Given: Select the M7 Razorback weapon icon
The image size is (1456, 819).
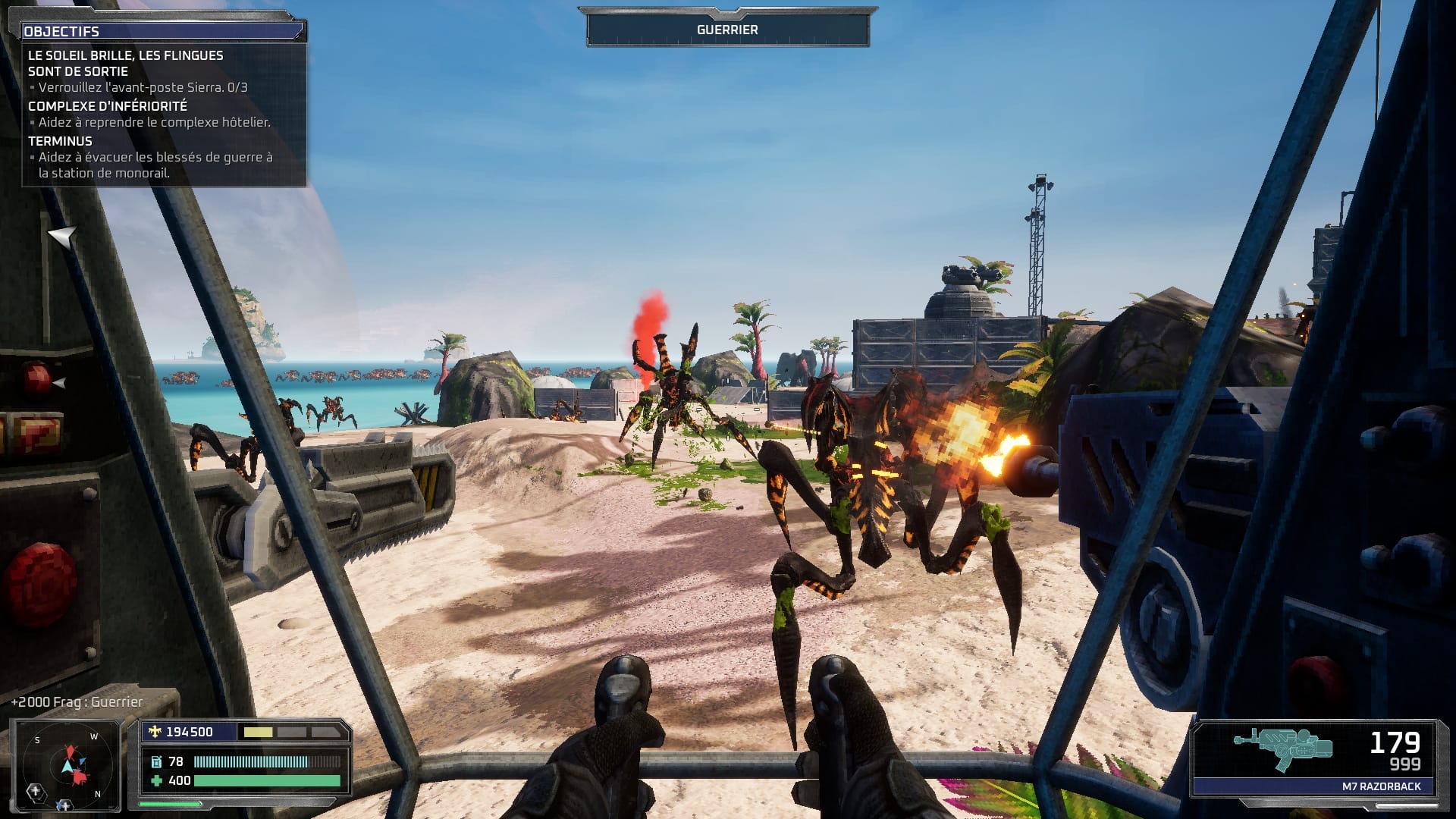Looking at the screenshot, I should (1282, 749).
